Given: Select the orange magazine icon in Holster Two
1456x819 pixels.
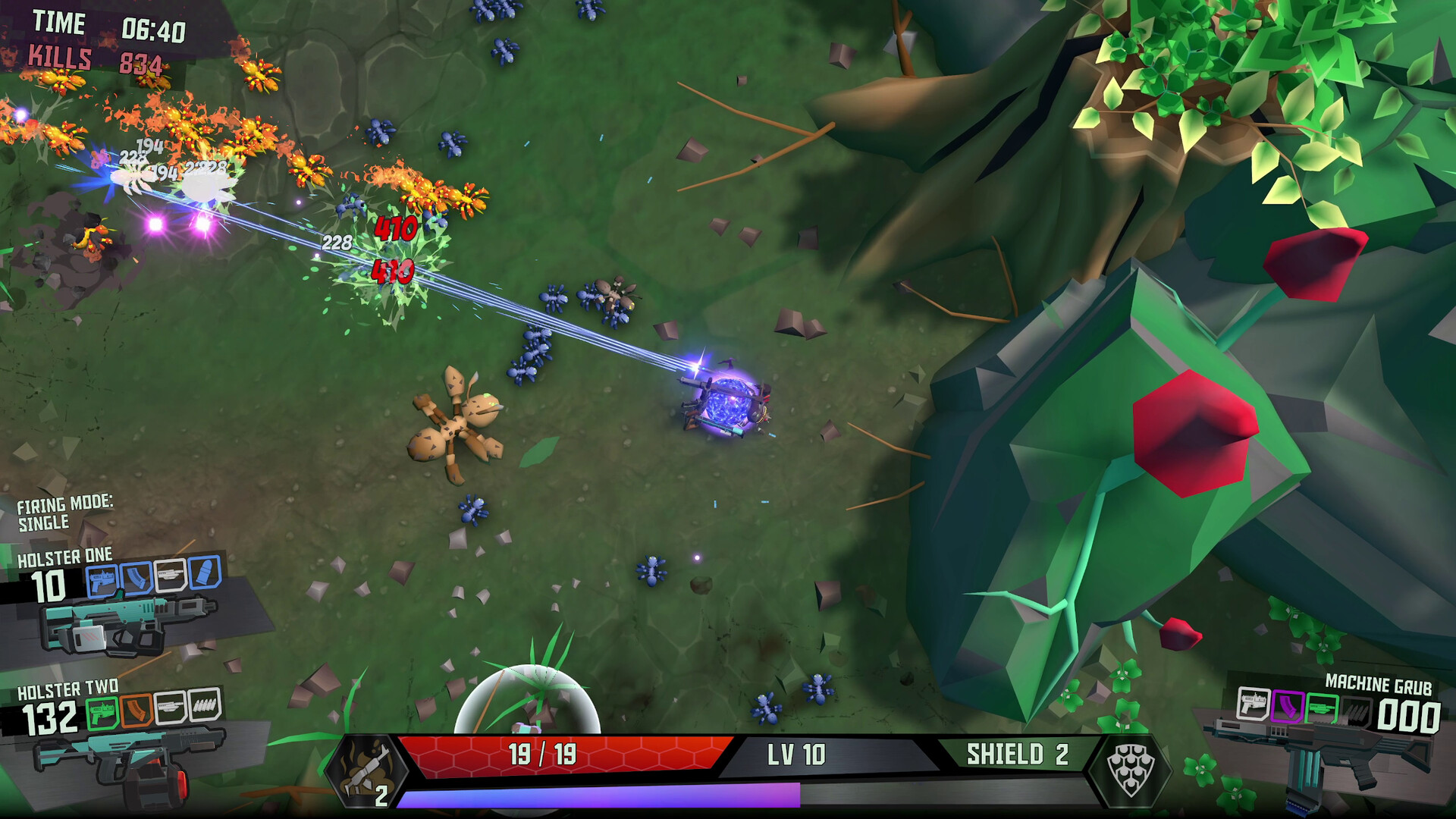Looking at the screenshot, I should point(136,711).
